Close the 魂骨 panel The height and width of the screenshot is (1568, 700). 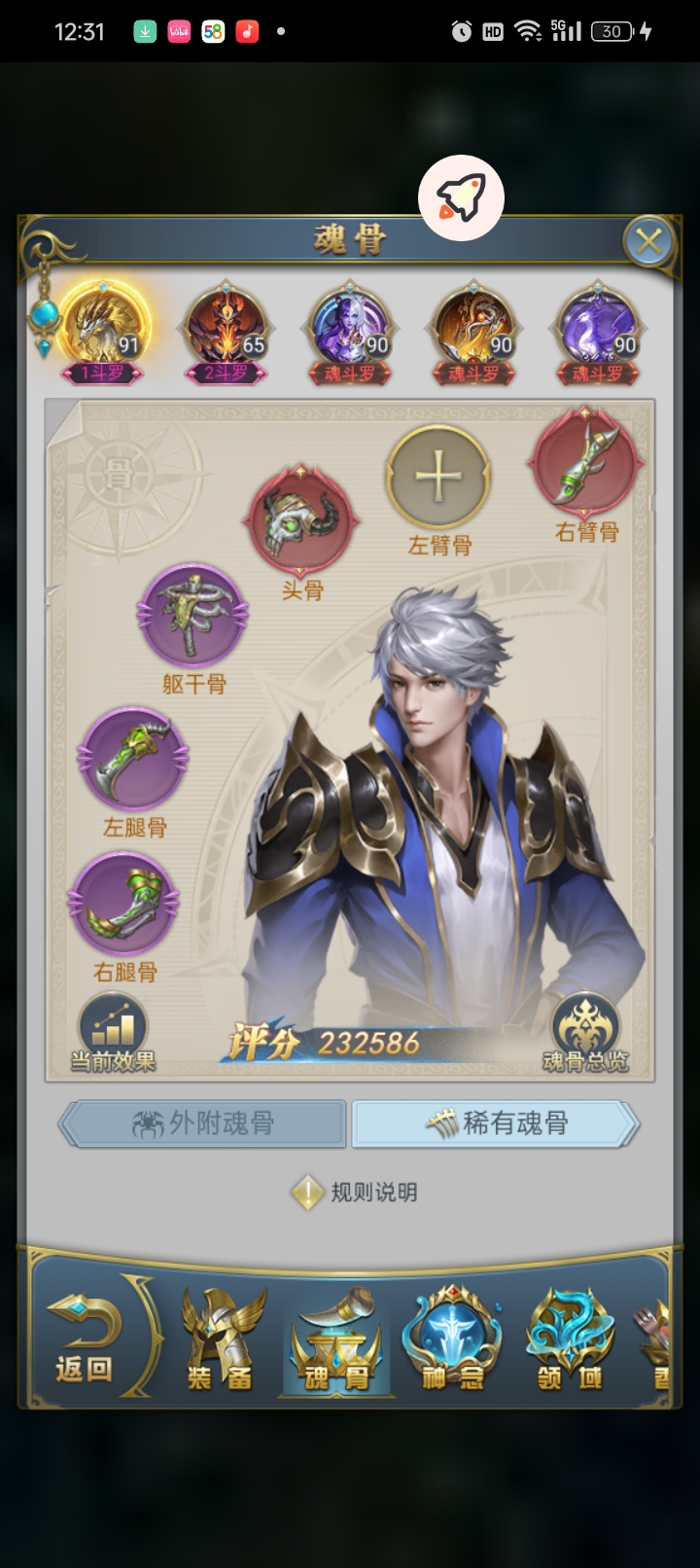647,240
